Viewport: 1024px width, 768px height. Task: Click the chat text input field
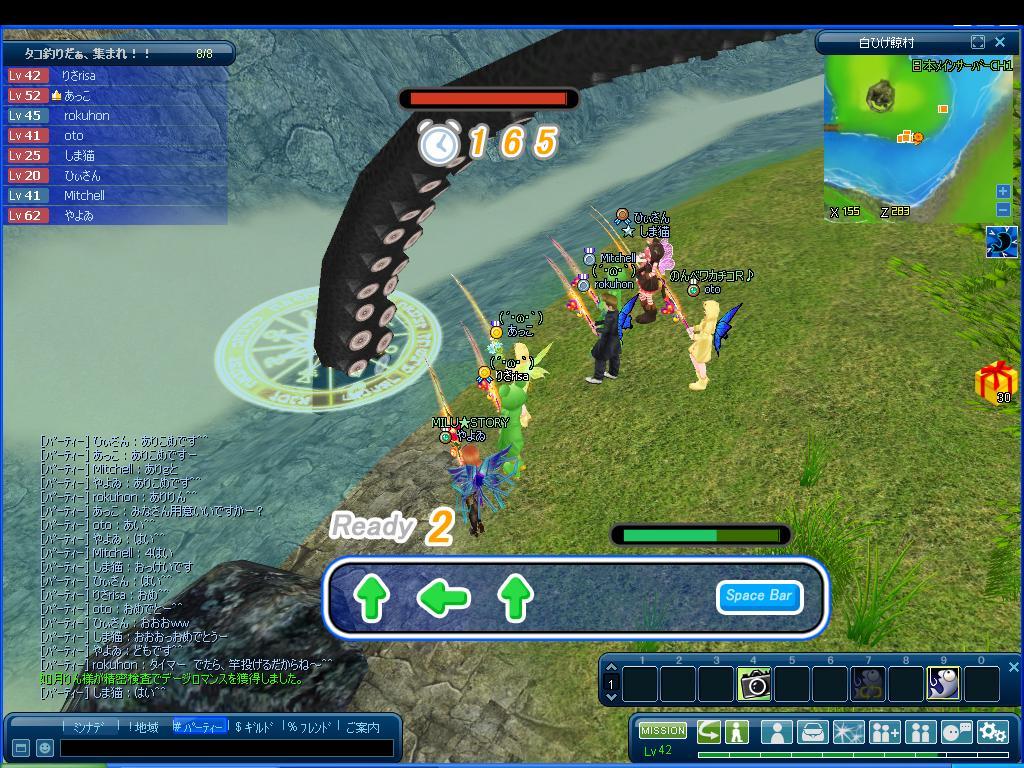pyautogui.click(x=226, y=747)
